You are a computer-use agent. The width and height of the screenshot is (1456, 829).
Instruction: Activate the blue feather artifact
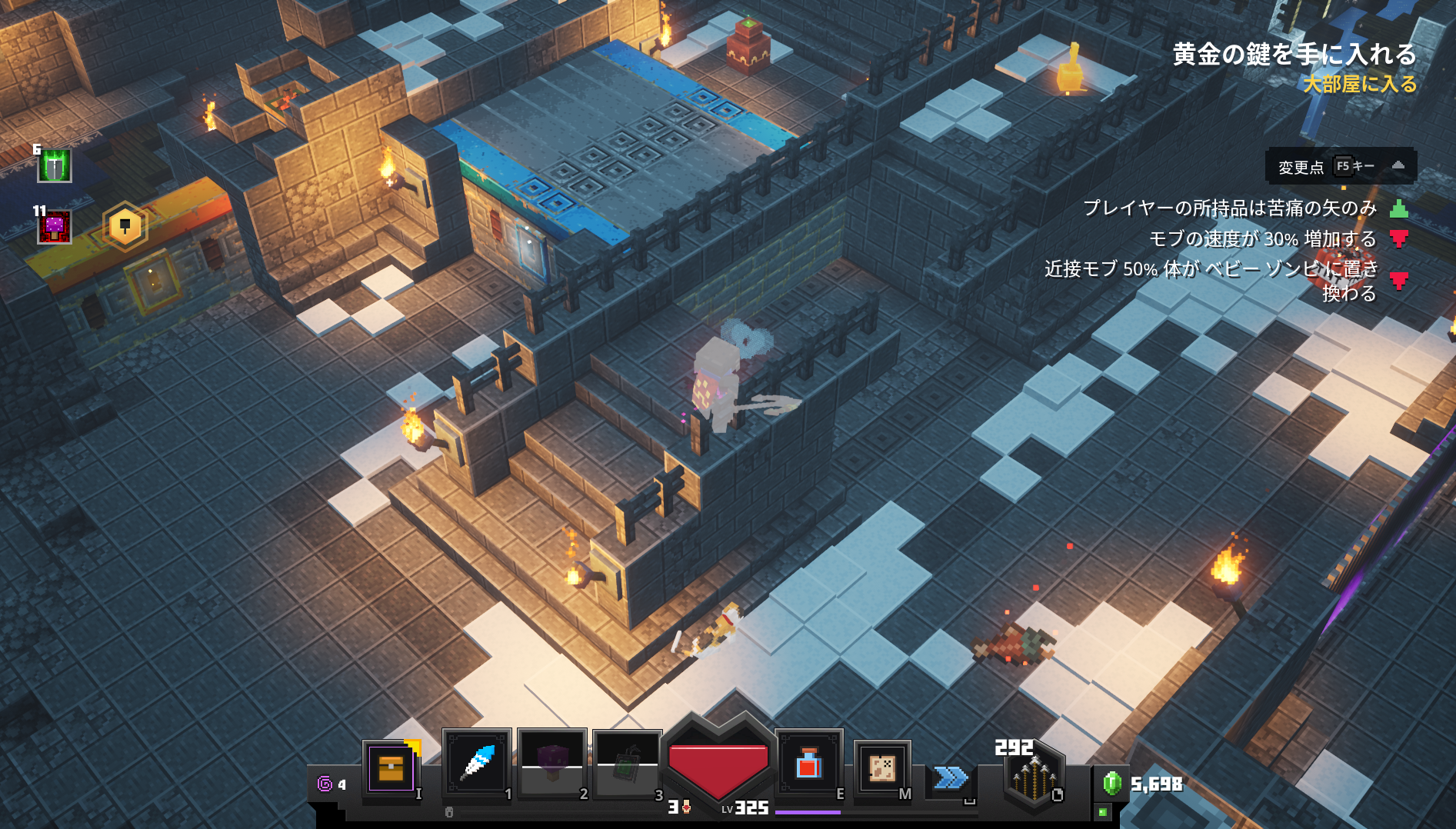477,763
